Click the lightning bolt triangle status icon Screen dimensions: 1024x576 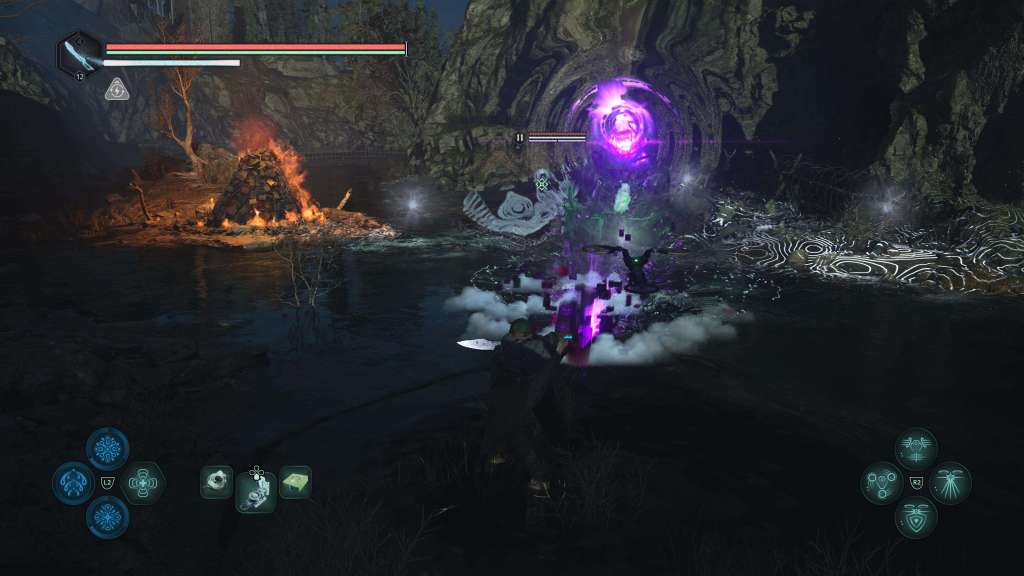pos(116,90)
